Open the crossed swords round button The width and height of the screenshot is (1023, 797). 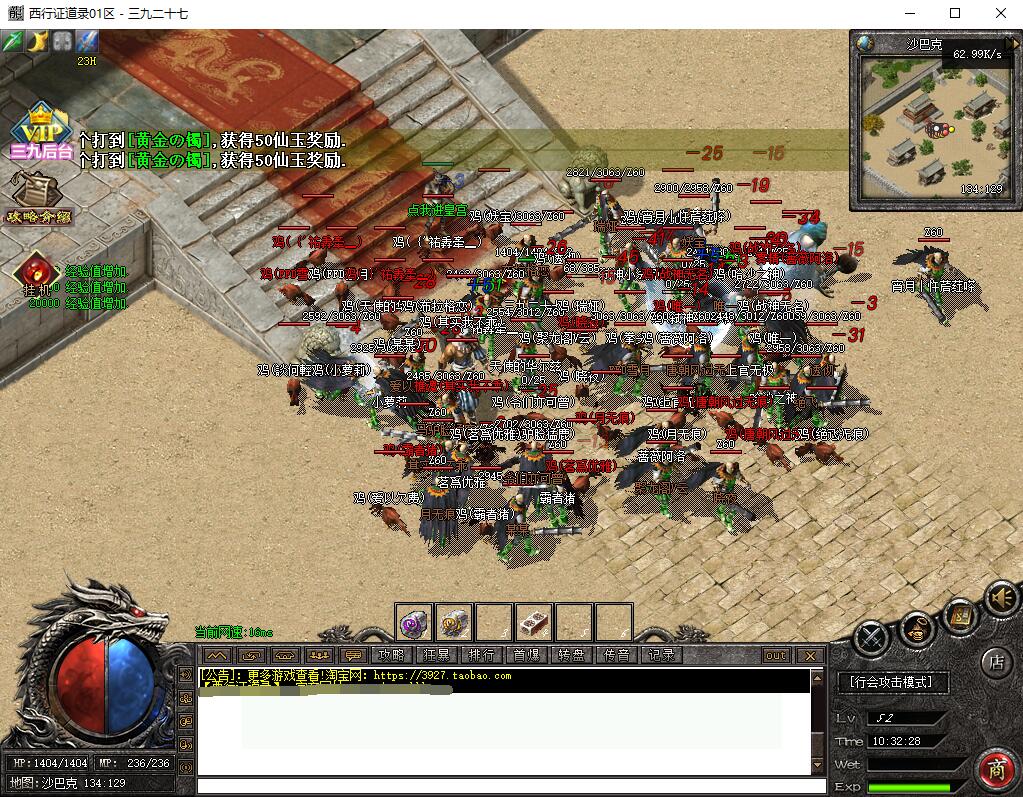click(873, 634)
